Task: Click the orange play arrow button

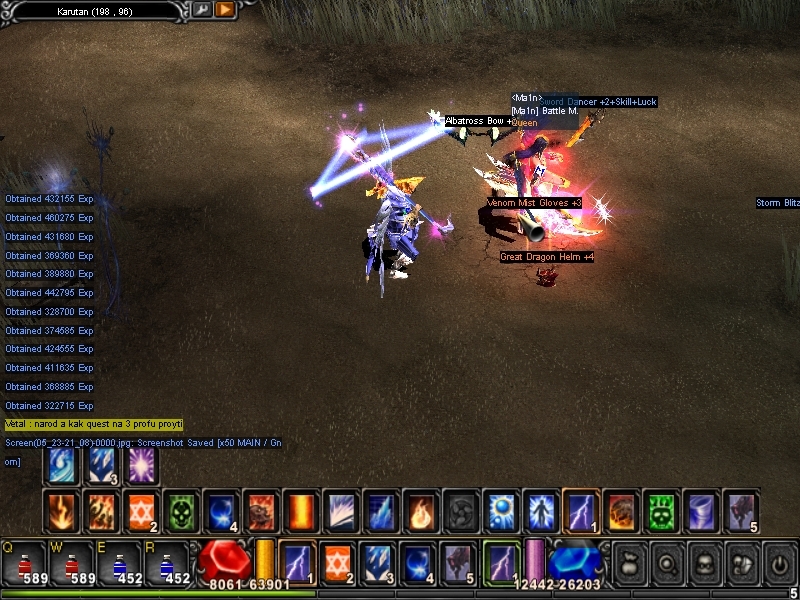Action: coord(224,10)
